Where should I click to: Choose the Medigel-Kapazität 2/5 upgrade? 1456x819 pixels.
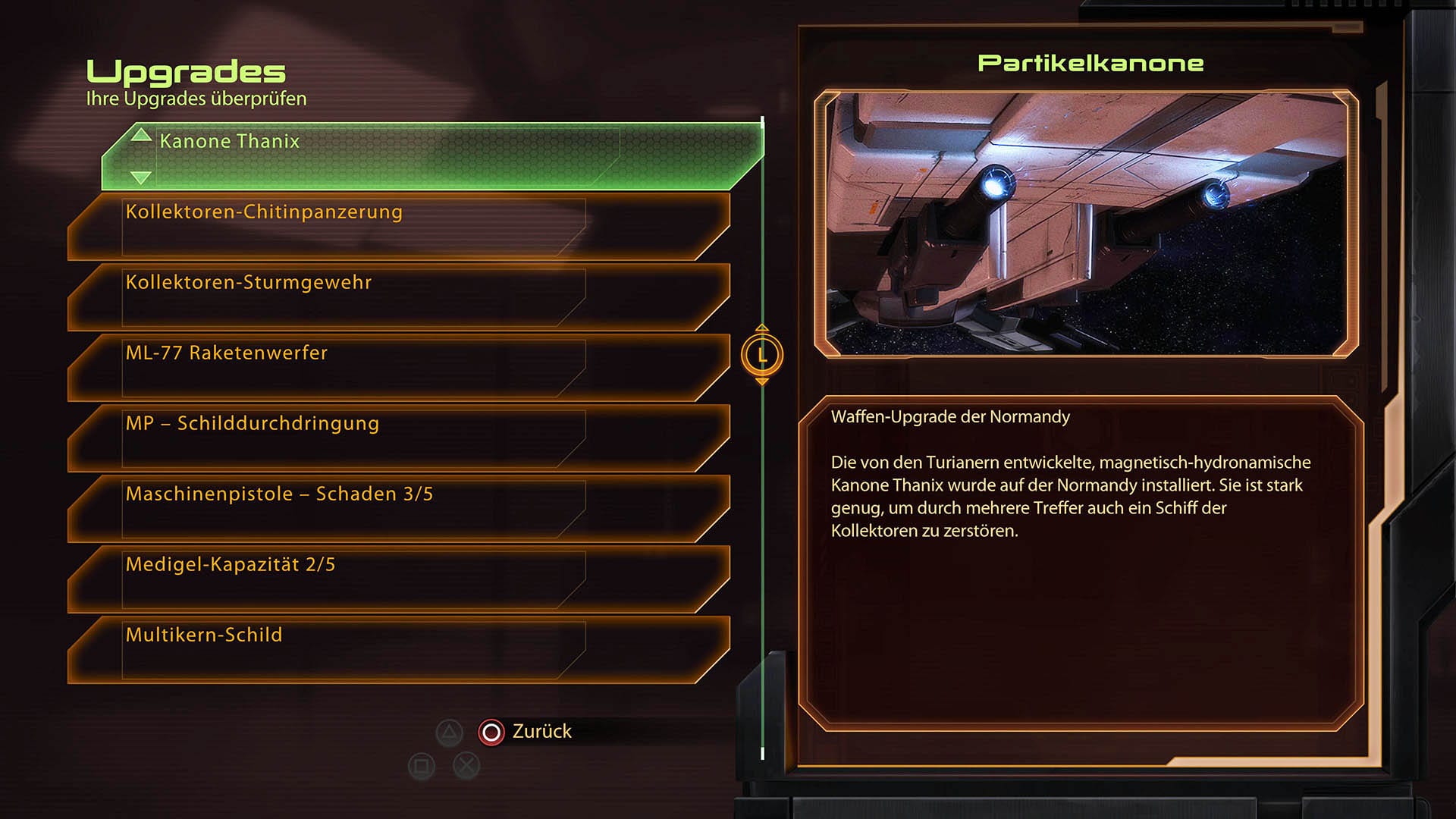tap(398, 579)
